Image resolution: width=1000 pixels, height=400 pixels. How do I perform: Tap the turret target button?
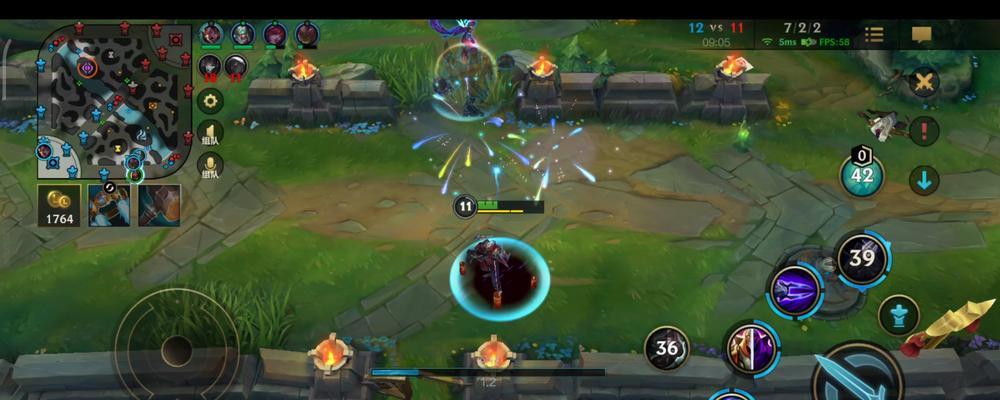pyautogui.click(x=898, y=315)
